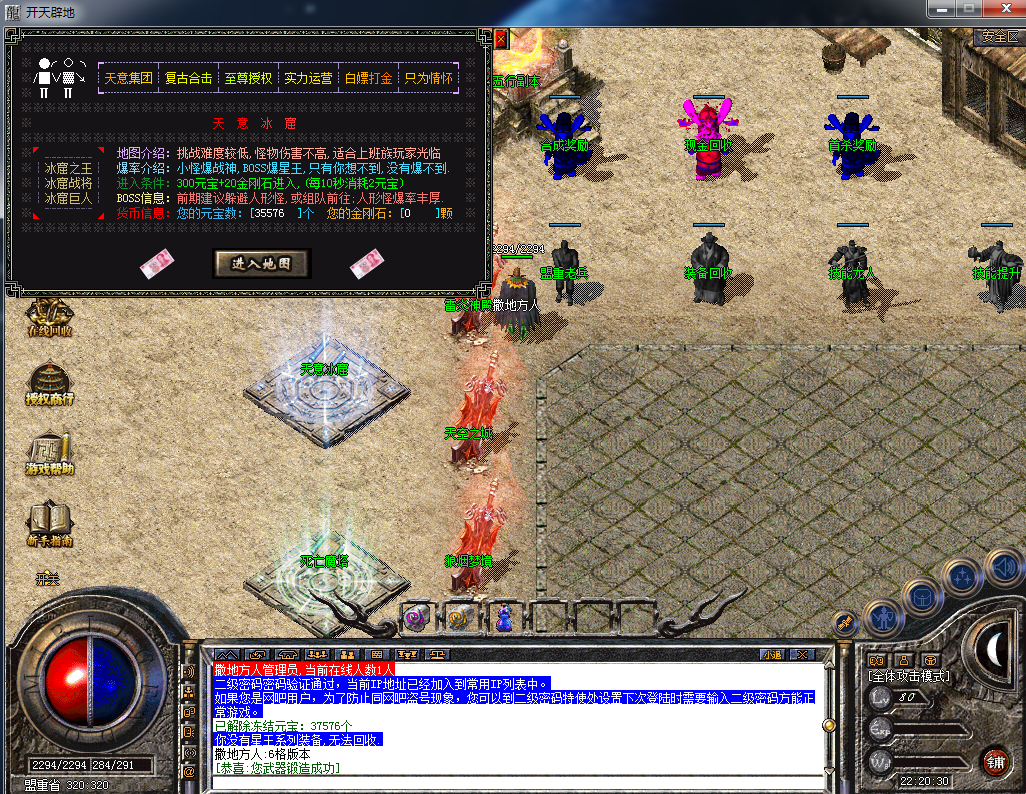Open the 铺 shop round button
Viewport: 1026px width, 794px height.
click(994, 761)
